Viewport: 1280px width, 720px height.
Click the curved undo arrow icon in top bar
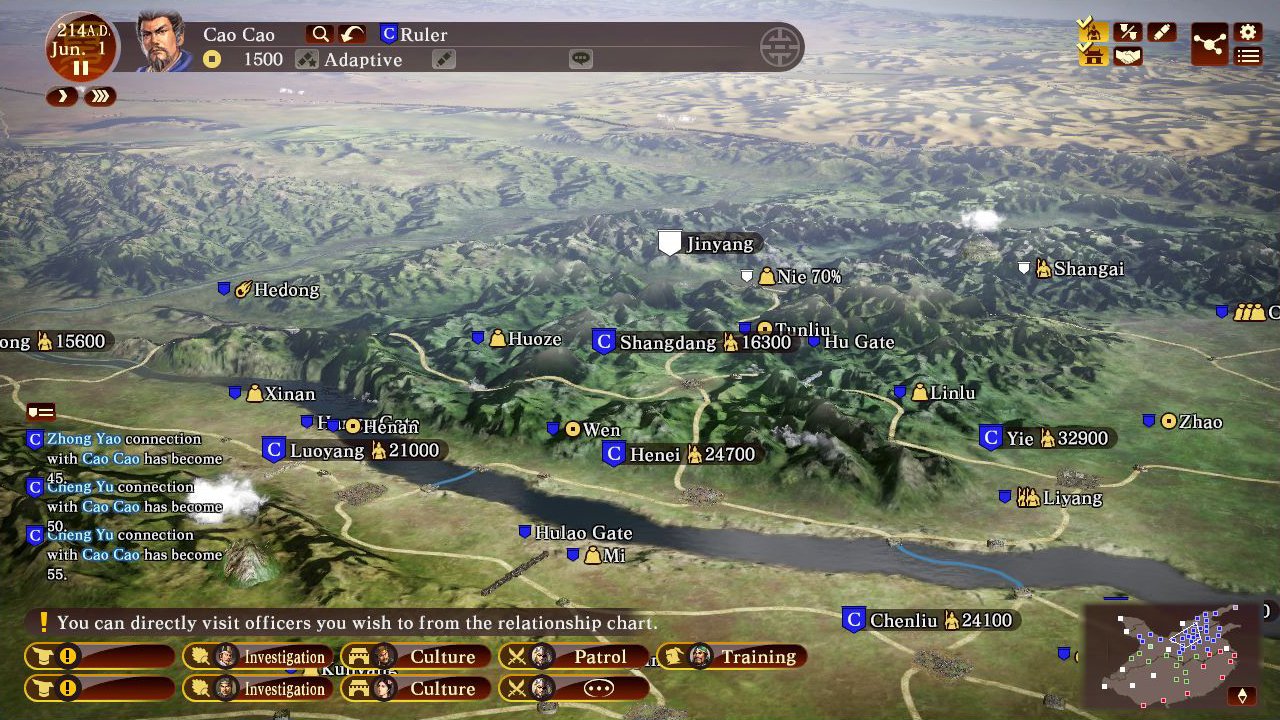[x=351, y=33]
